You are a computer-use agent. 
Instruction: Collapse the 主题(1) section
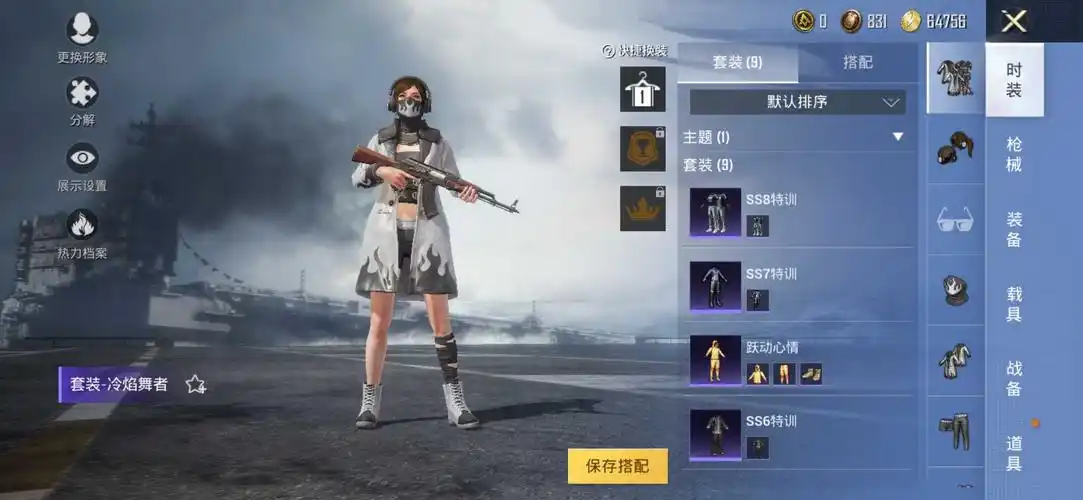(897, 137)
